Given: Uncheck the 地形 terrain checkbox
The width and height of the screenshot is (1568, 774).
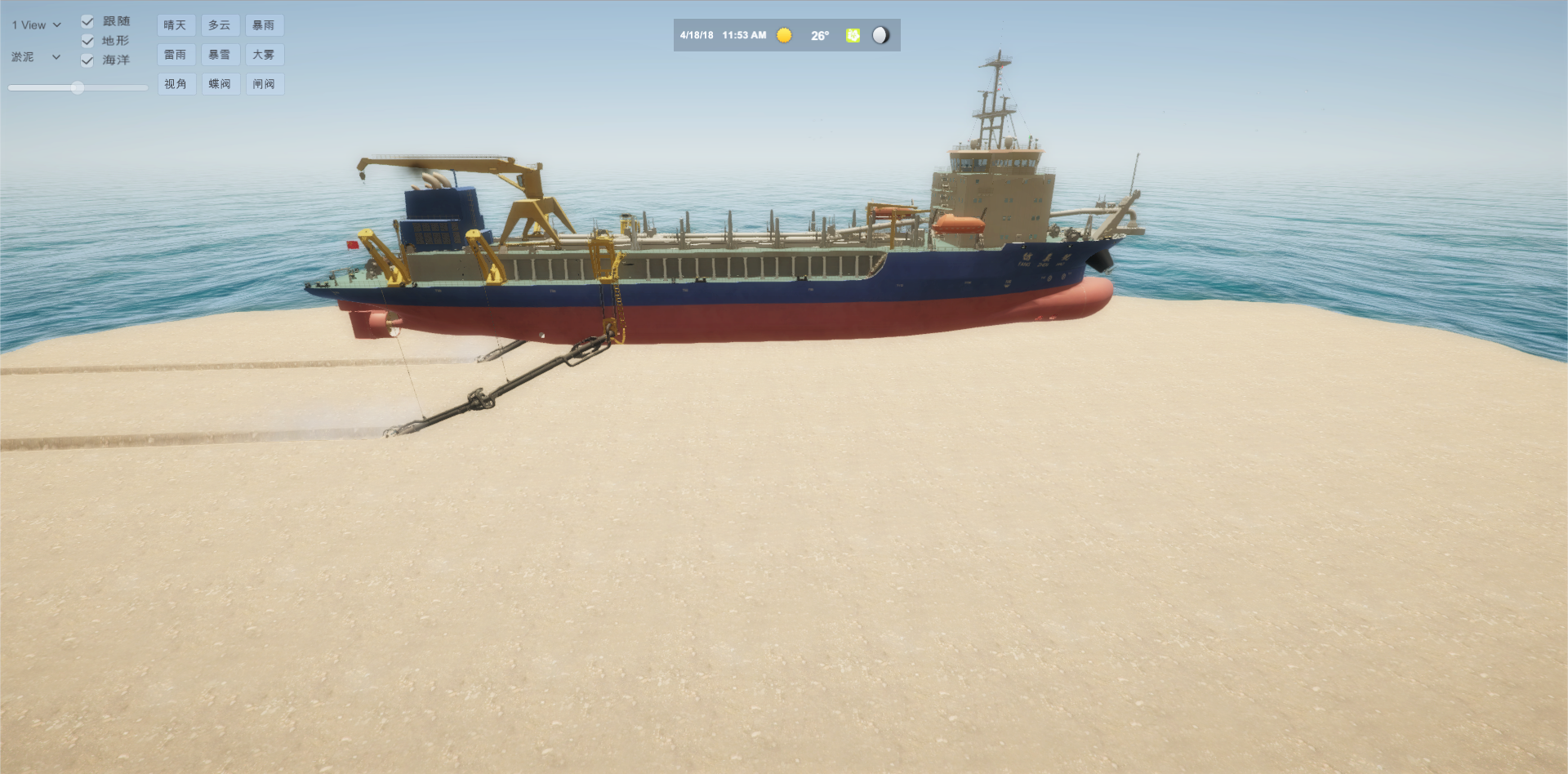Looking at the screenshot, I should coord(87,41).
